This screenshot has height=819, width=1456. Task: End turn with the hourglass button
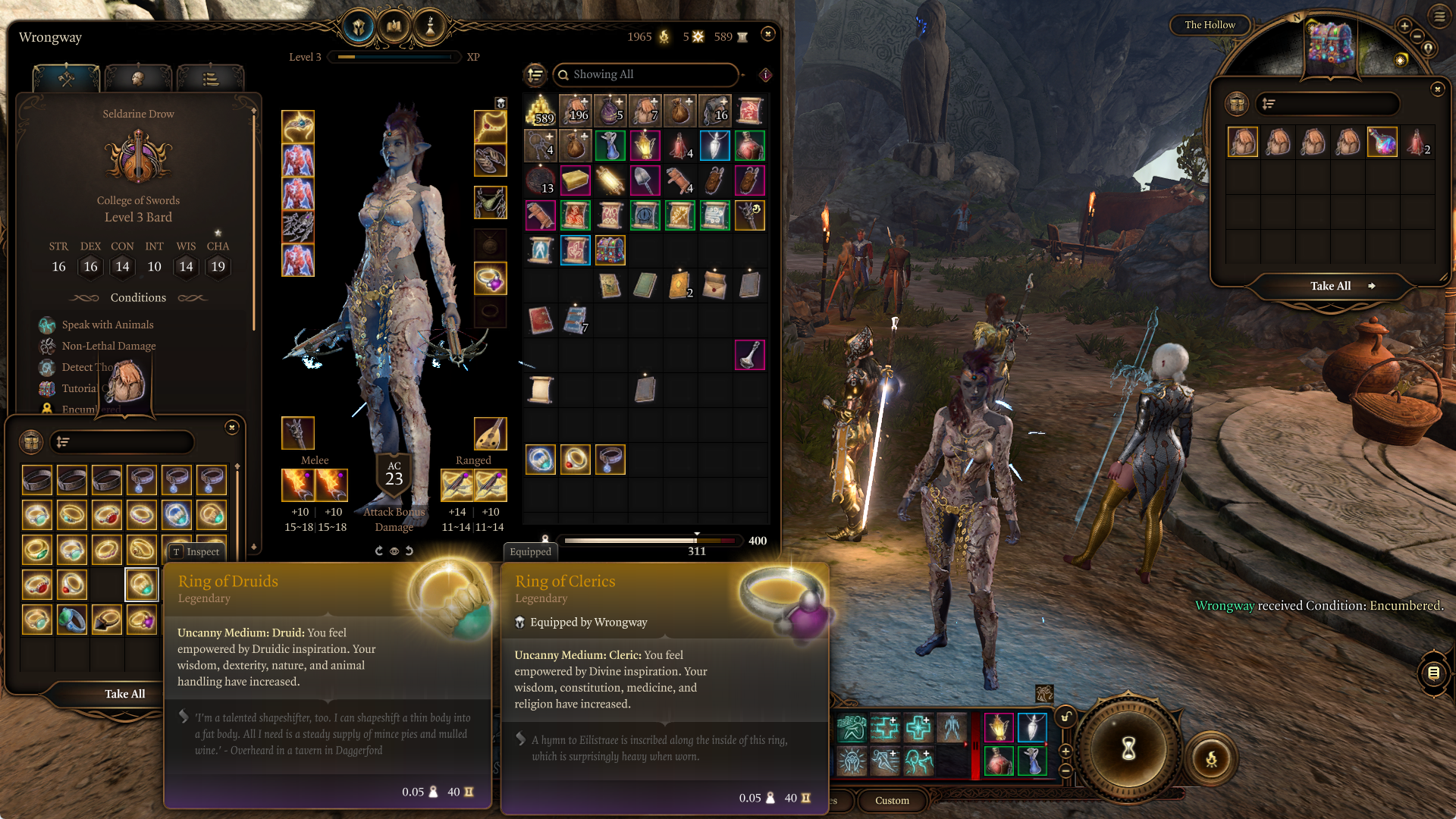click(1128, 749)
